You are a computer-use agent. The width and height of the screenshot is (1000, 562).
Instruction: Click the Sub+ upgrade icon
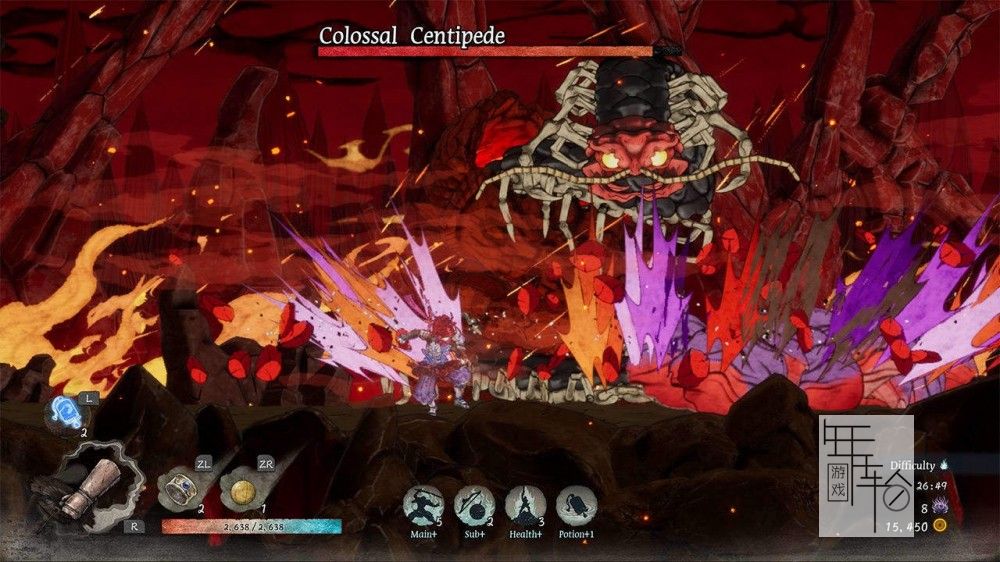474,505
